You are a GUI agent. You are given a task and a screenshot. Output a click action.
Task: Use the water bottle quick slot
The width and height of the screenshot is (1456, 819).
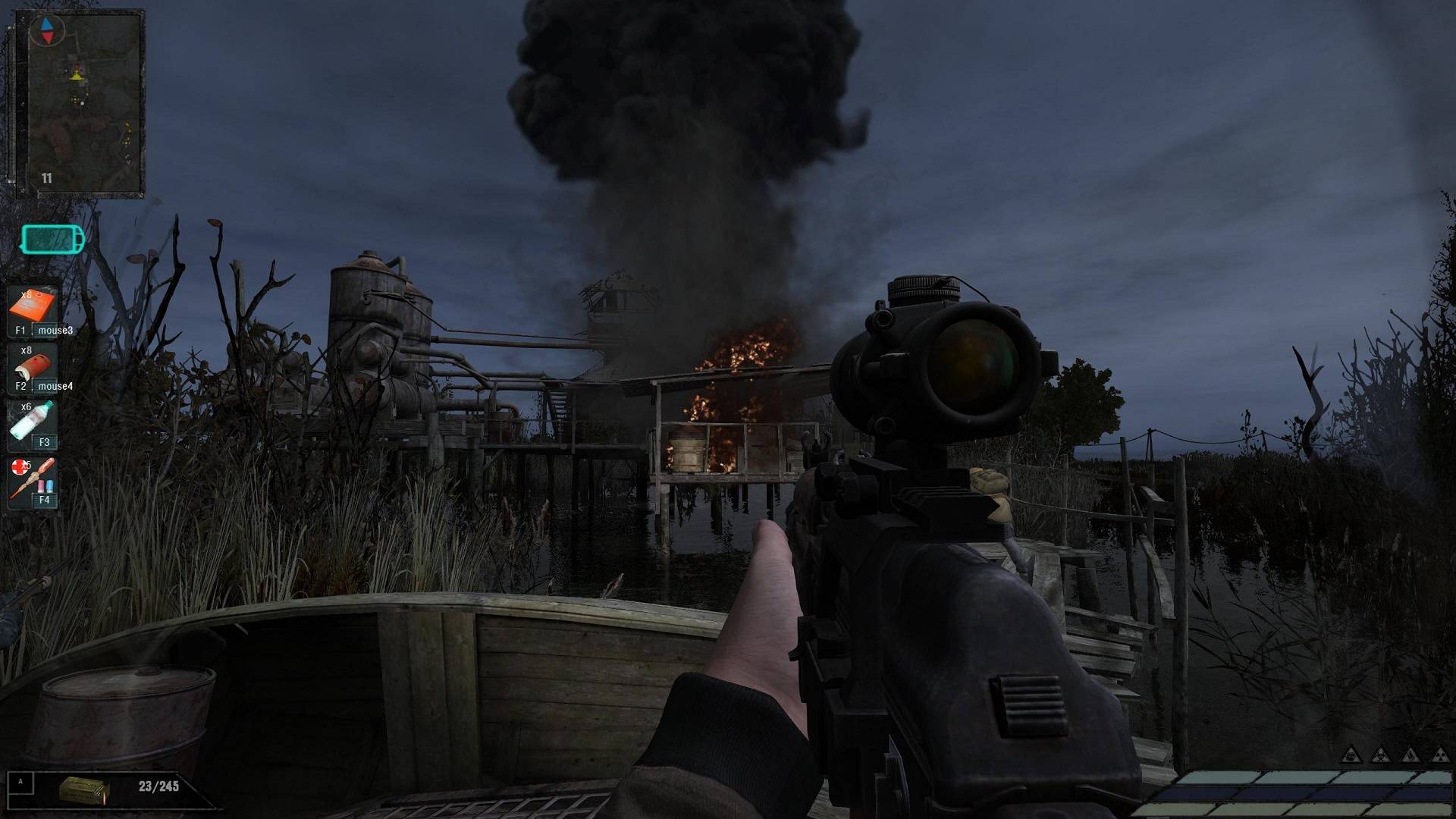point(32,423)
